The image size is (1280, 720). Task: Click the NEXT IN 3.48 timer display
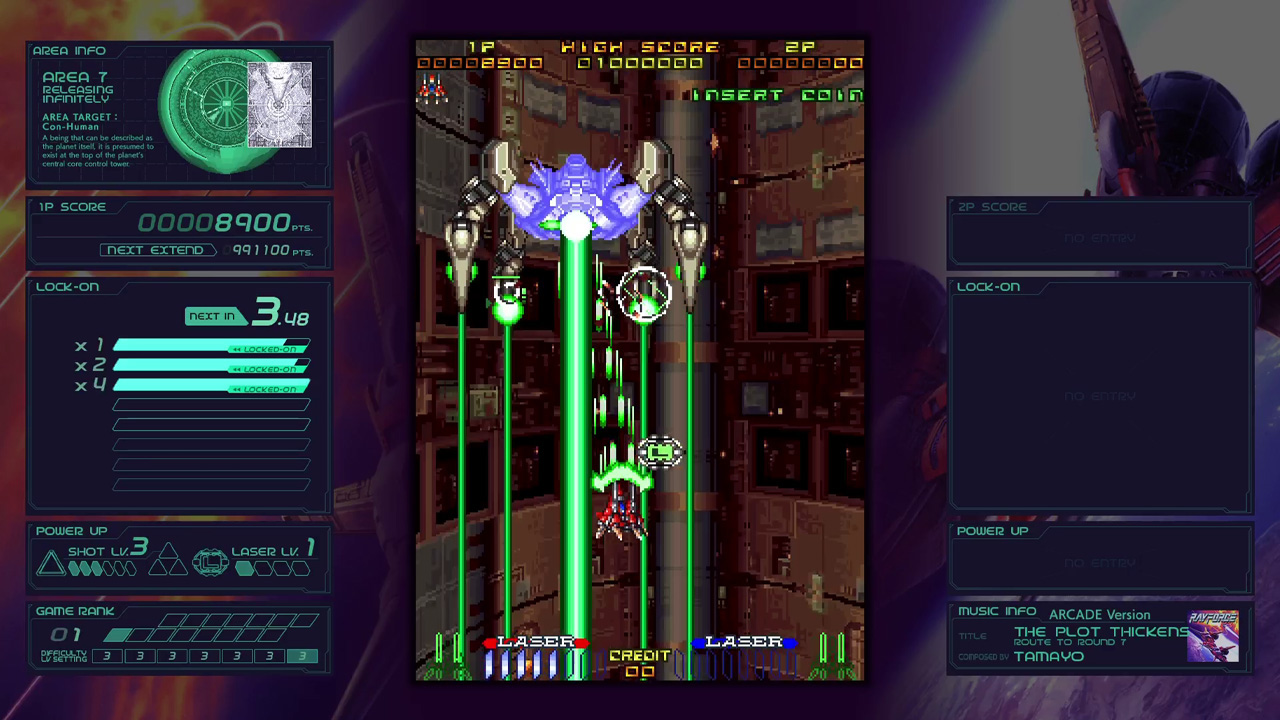click(x=246, y=314)
